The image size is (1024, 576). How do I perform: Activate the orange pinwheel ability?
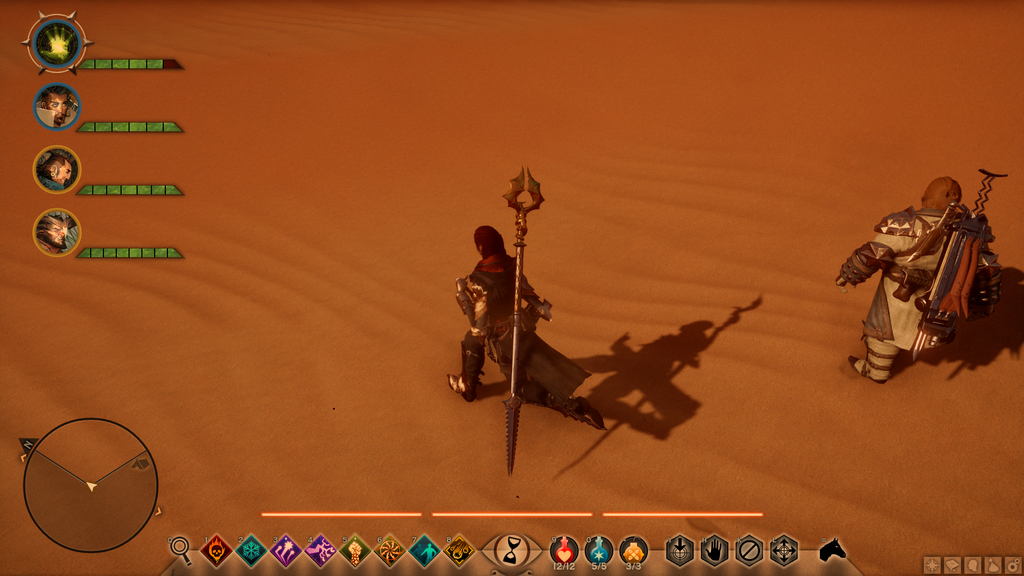point(389,550)
